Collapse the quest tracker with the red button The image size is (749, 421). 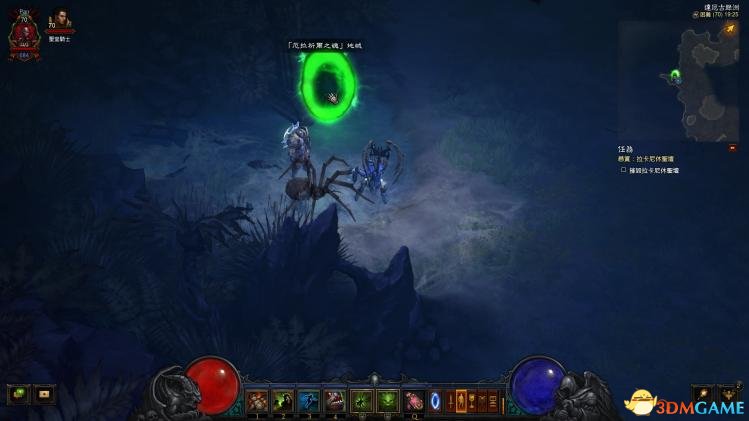(x=732, y=148)
